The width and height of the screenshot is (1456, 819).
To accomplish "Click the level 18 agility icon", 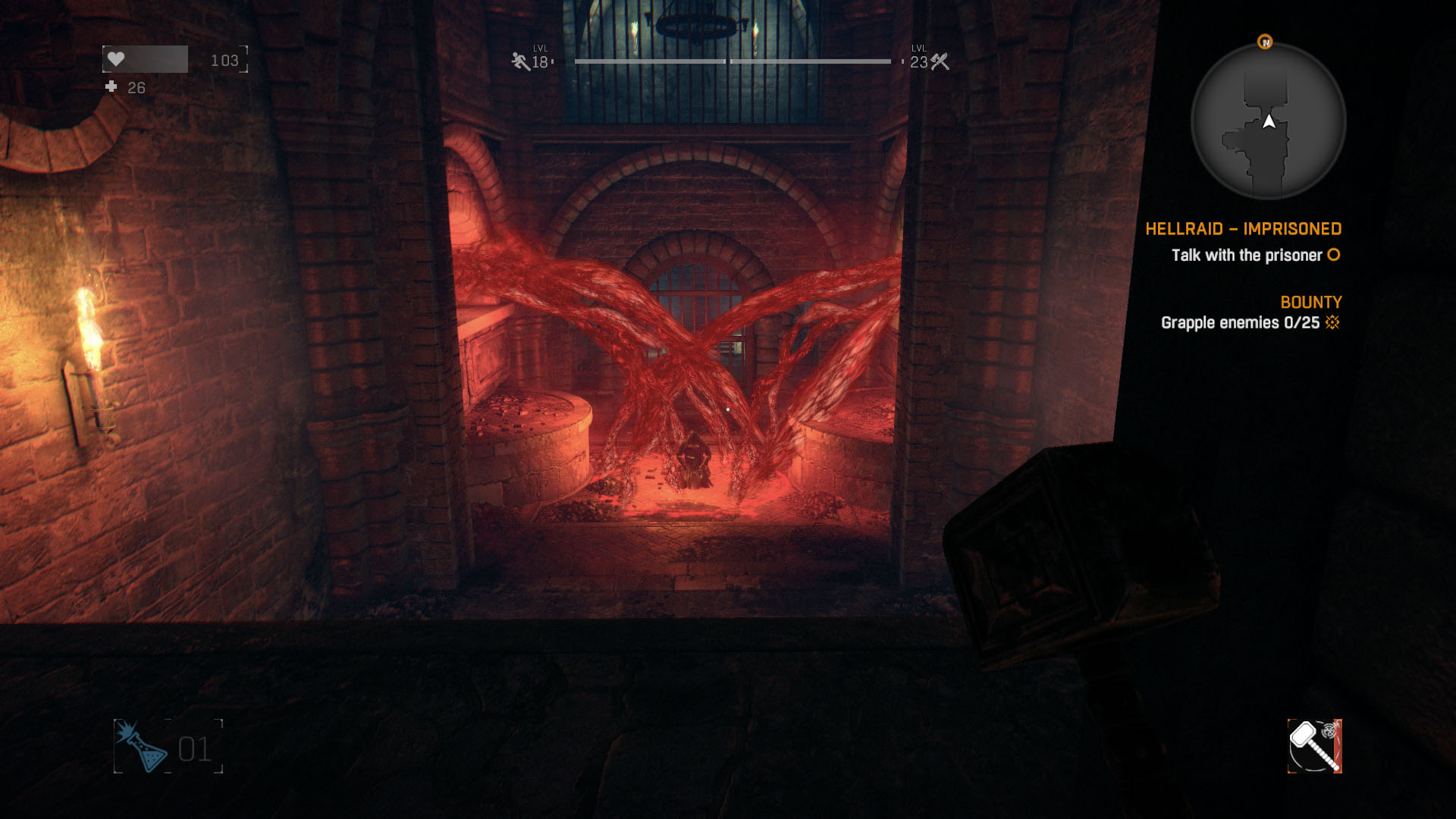I will (x=520, y=61).
